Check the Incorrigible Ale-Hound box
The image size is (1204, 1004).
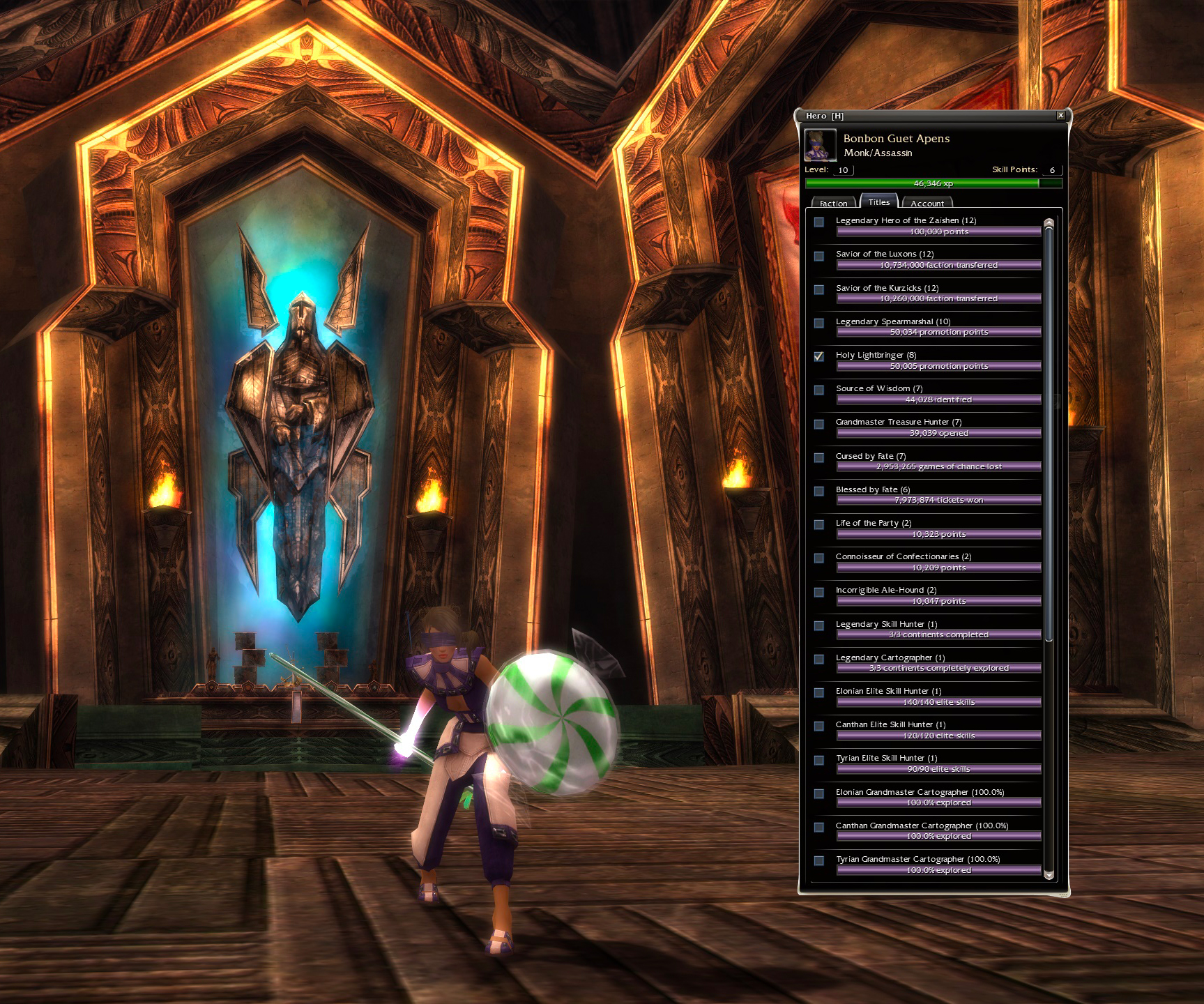coord(819,592)
